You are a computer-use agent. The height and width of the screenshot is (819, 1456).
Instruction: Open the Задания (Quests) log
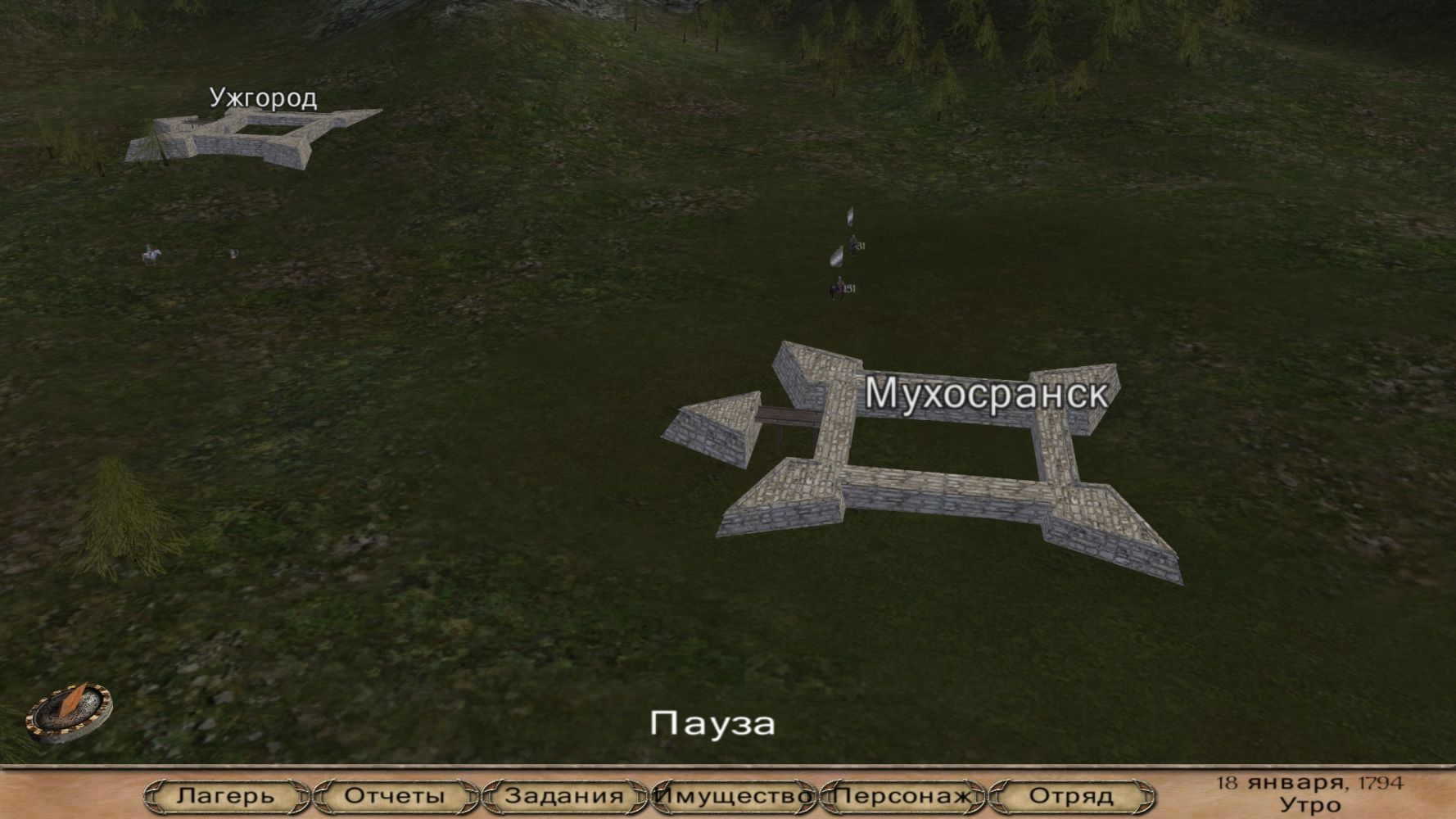point(564,795)
